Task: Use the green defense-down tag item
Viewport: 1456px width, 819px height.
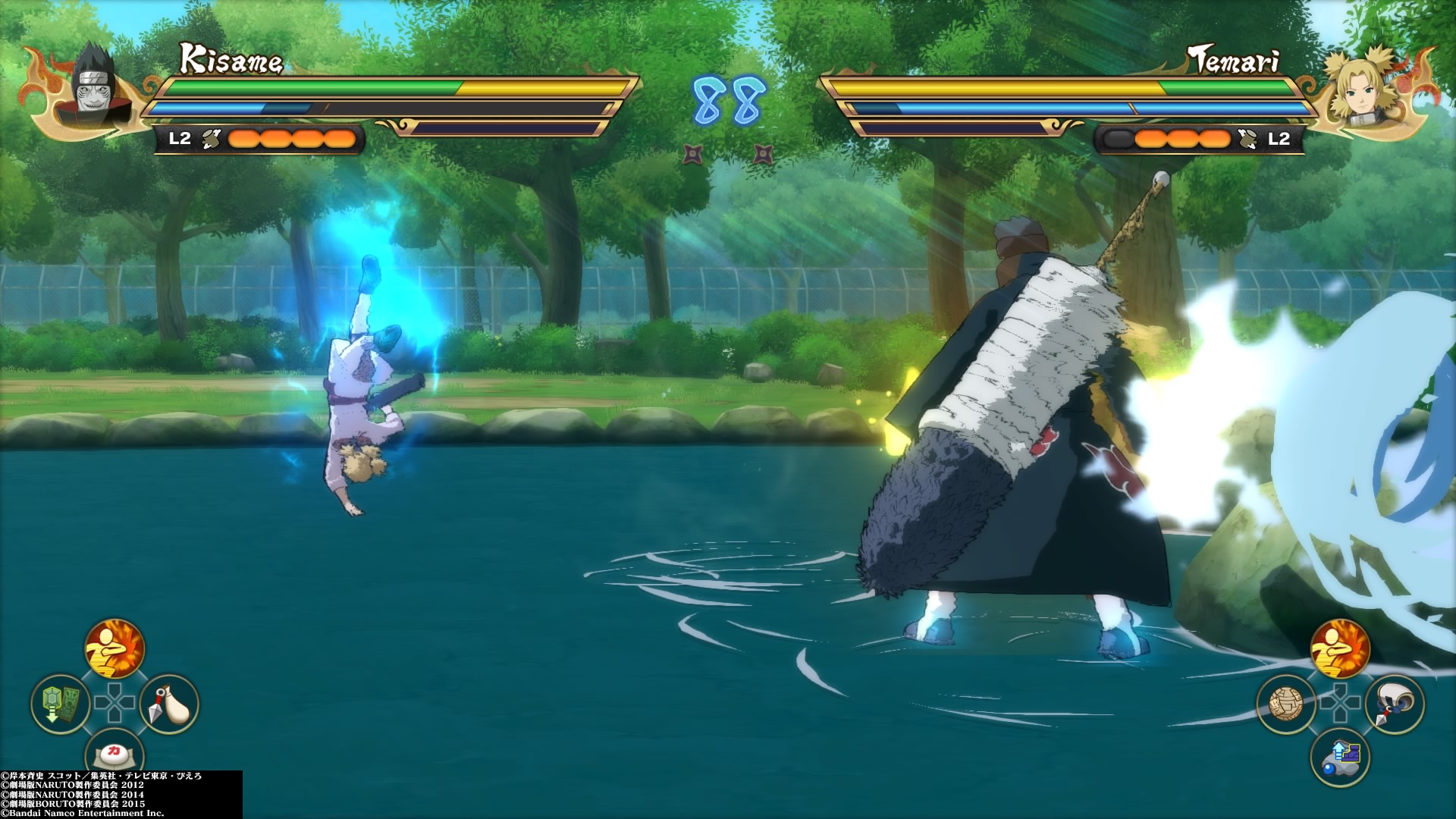Action: pyautogui.click(x=61, y=704)
